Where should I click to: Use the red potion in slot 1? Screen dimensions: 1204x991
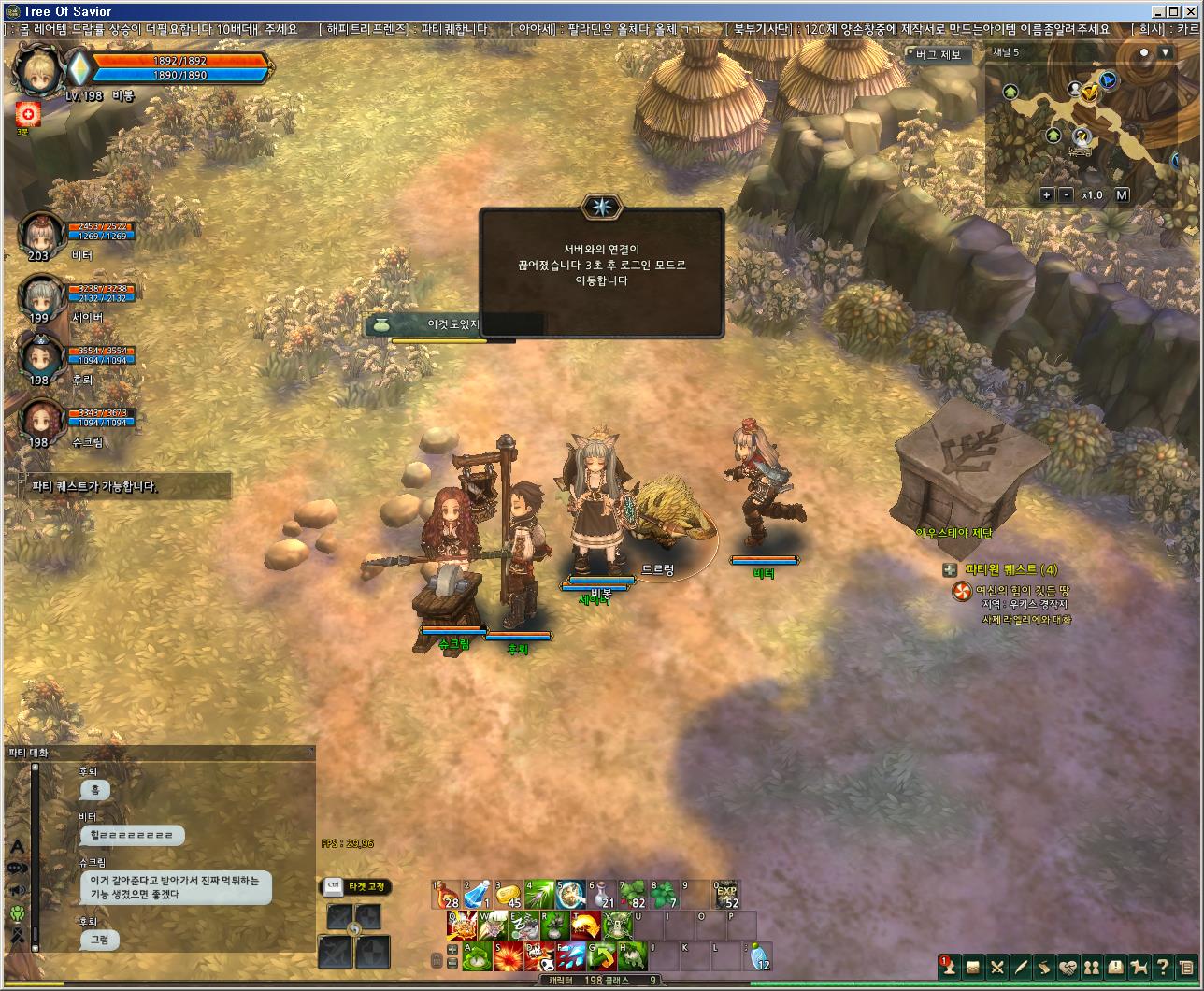coord(447,896)
